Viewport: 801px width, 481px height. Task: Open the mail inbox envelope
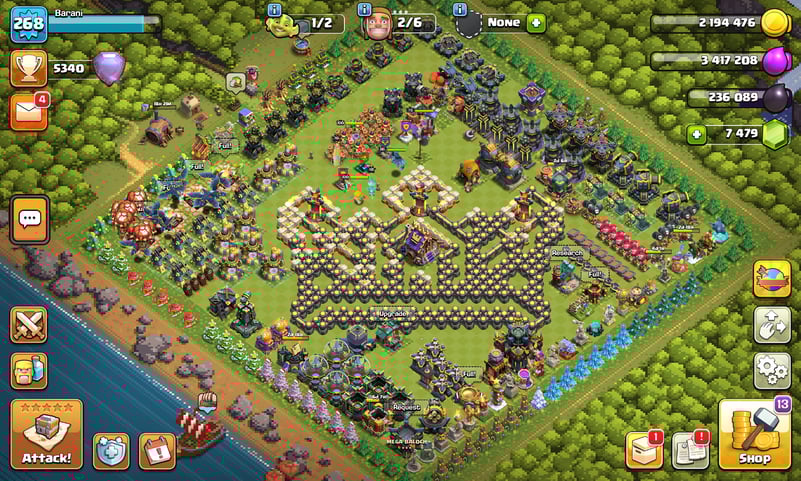[x=28, y=111]
